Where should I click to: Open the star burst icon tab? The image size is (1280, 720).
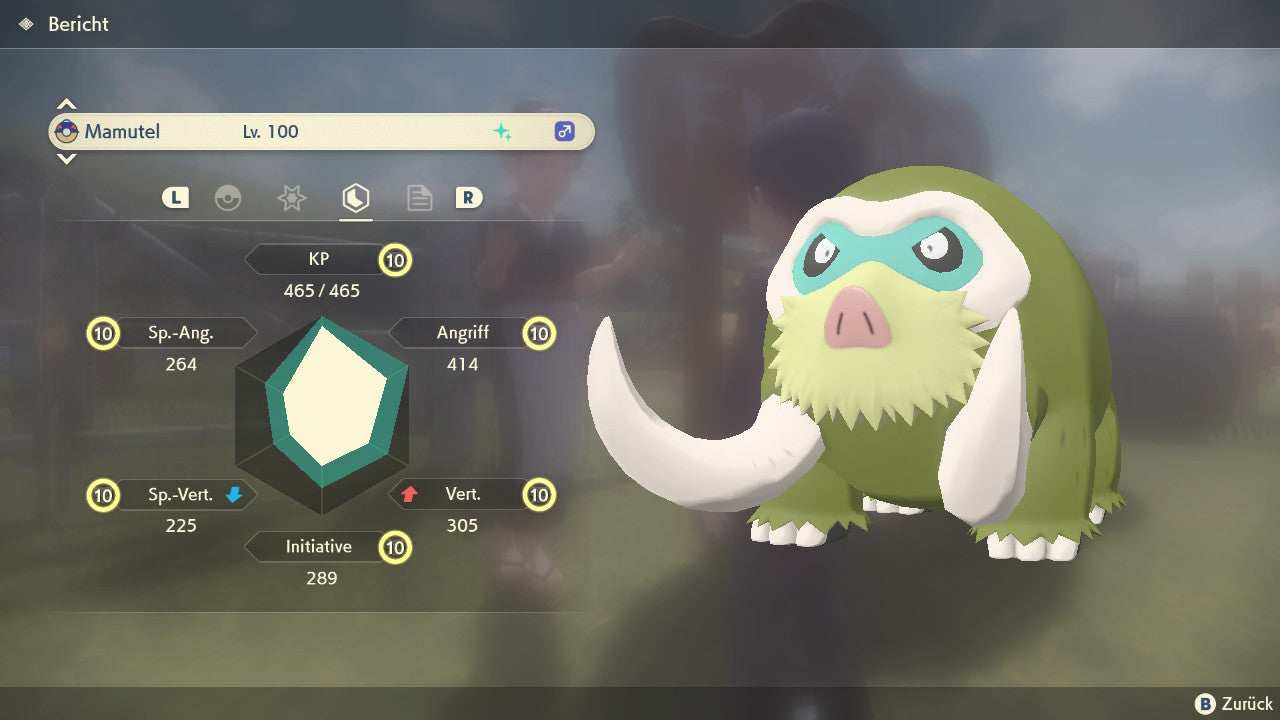[291, 198]
